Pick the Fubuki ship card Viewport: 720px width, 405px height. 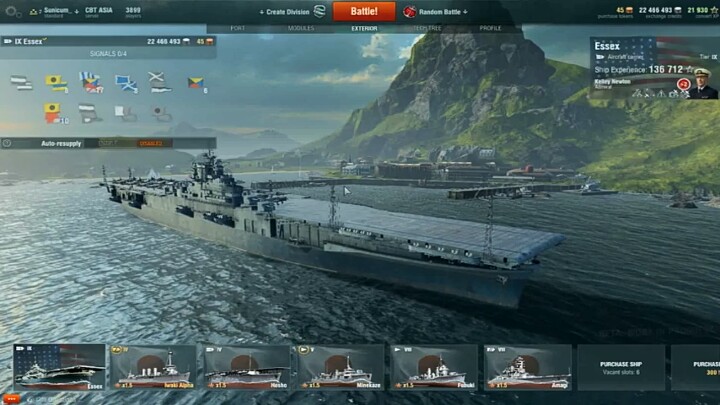pyautogui.click(x=434, y=366)
